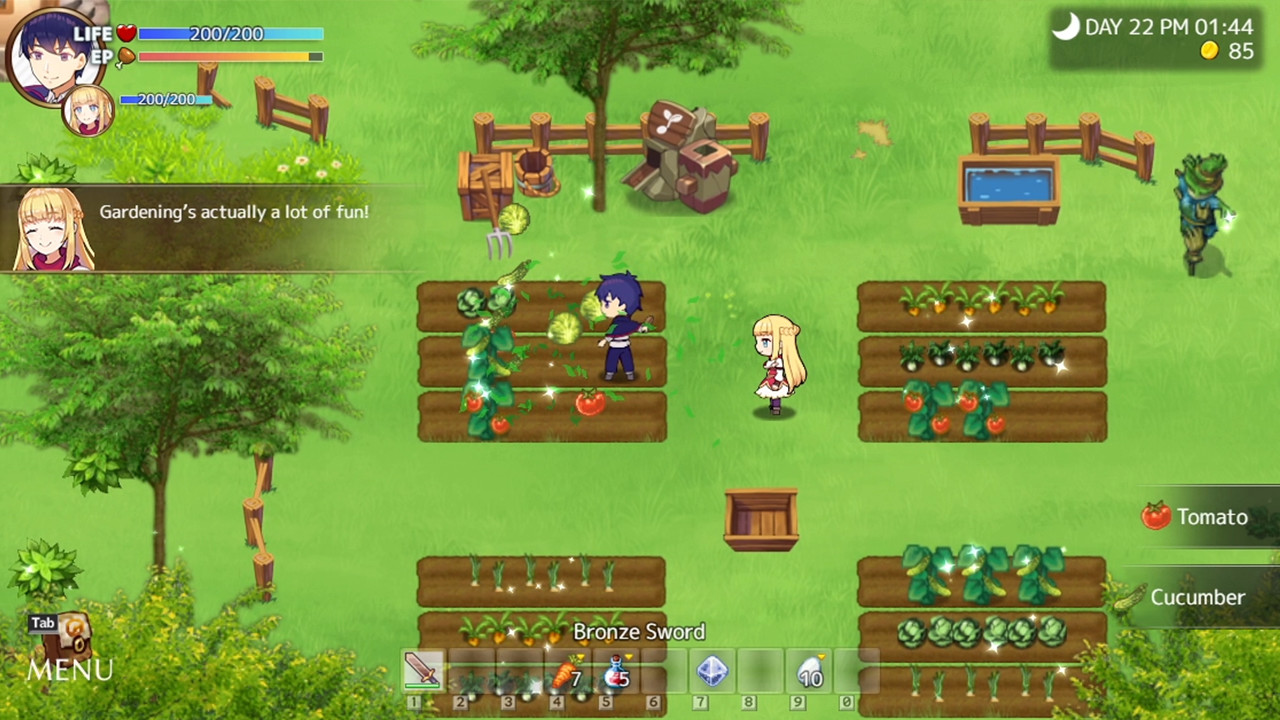This screenshot has width=1280, height=720.
Task: Click empty hotbar slot 6
Action: (664, 672)
